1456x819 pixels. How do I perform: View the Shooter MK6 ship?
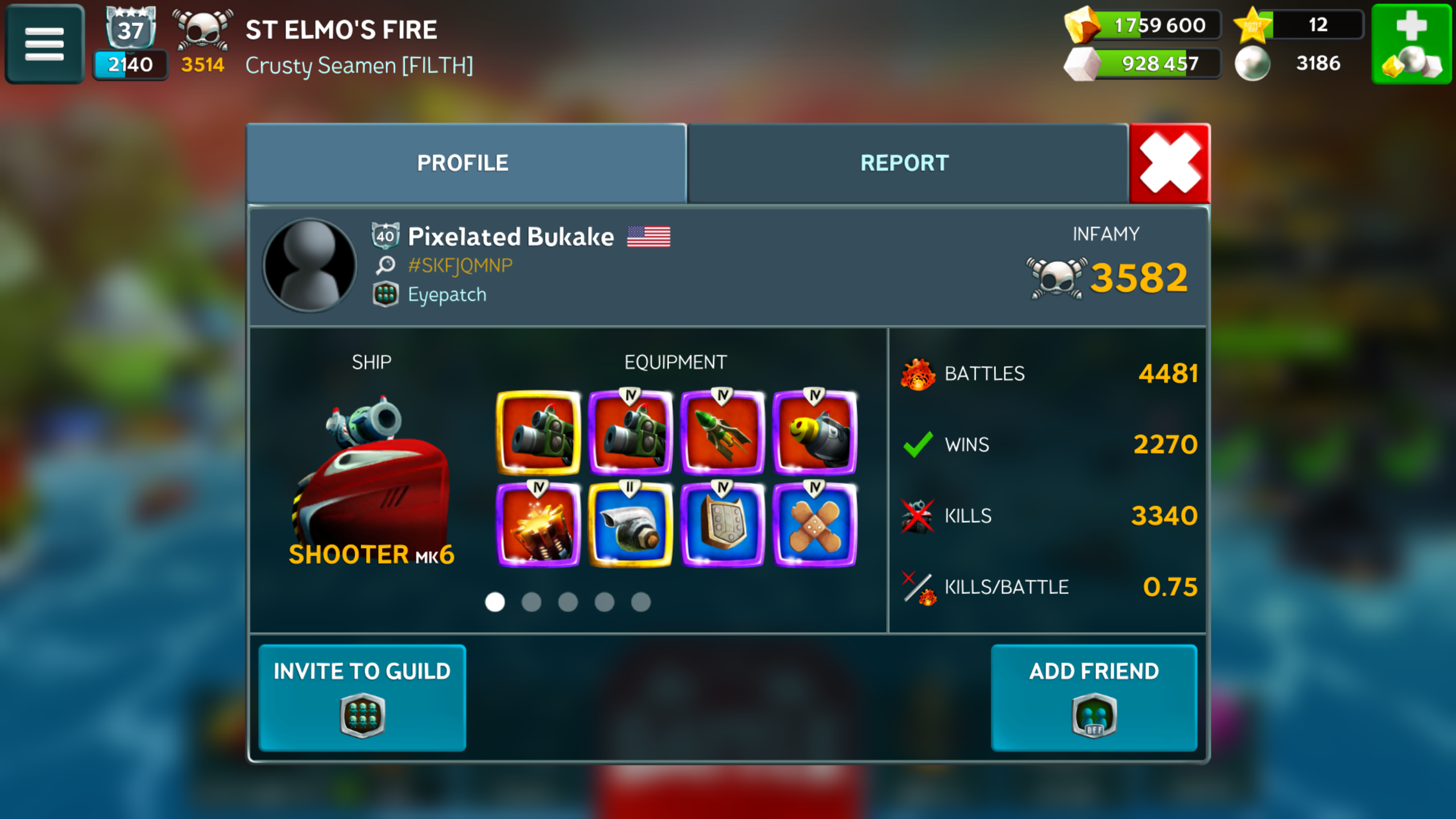[371, 478]
